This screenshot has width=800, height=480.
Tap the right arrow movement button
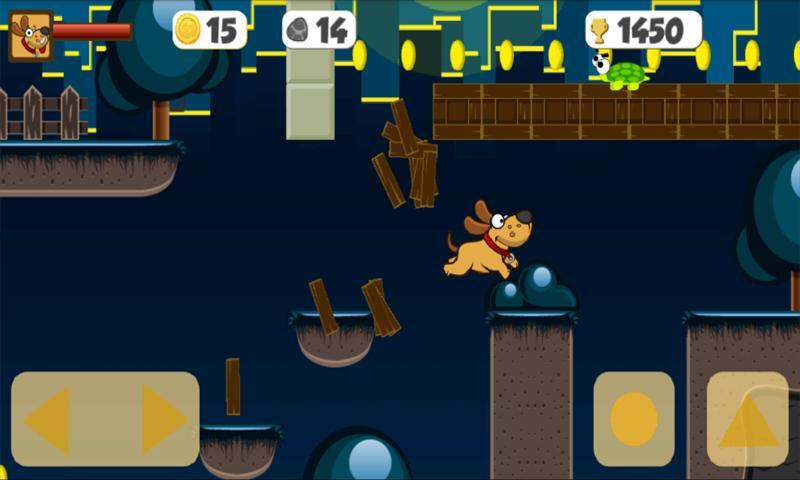click(x=163, y=420)
